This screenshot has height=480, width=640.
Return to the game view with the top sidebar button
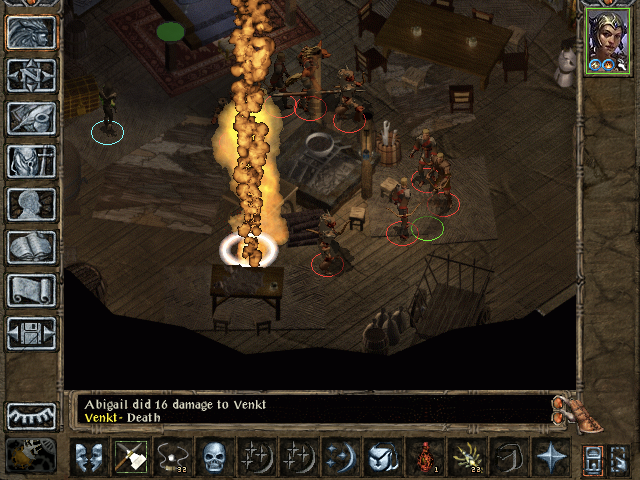tap(31, 33)
